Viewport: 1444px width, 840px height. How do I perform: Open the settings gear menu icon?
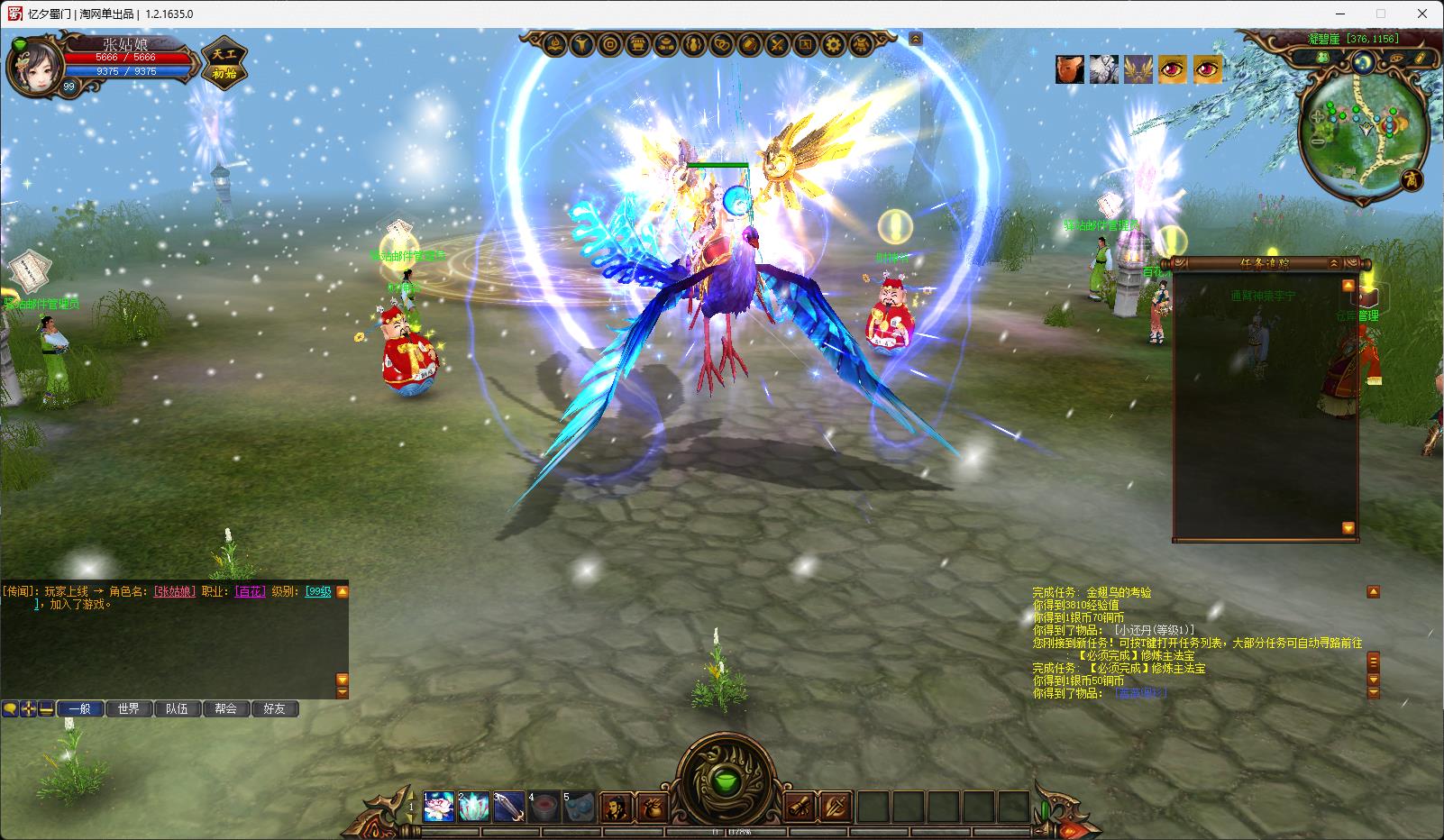point(834,43)
